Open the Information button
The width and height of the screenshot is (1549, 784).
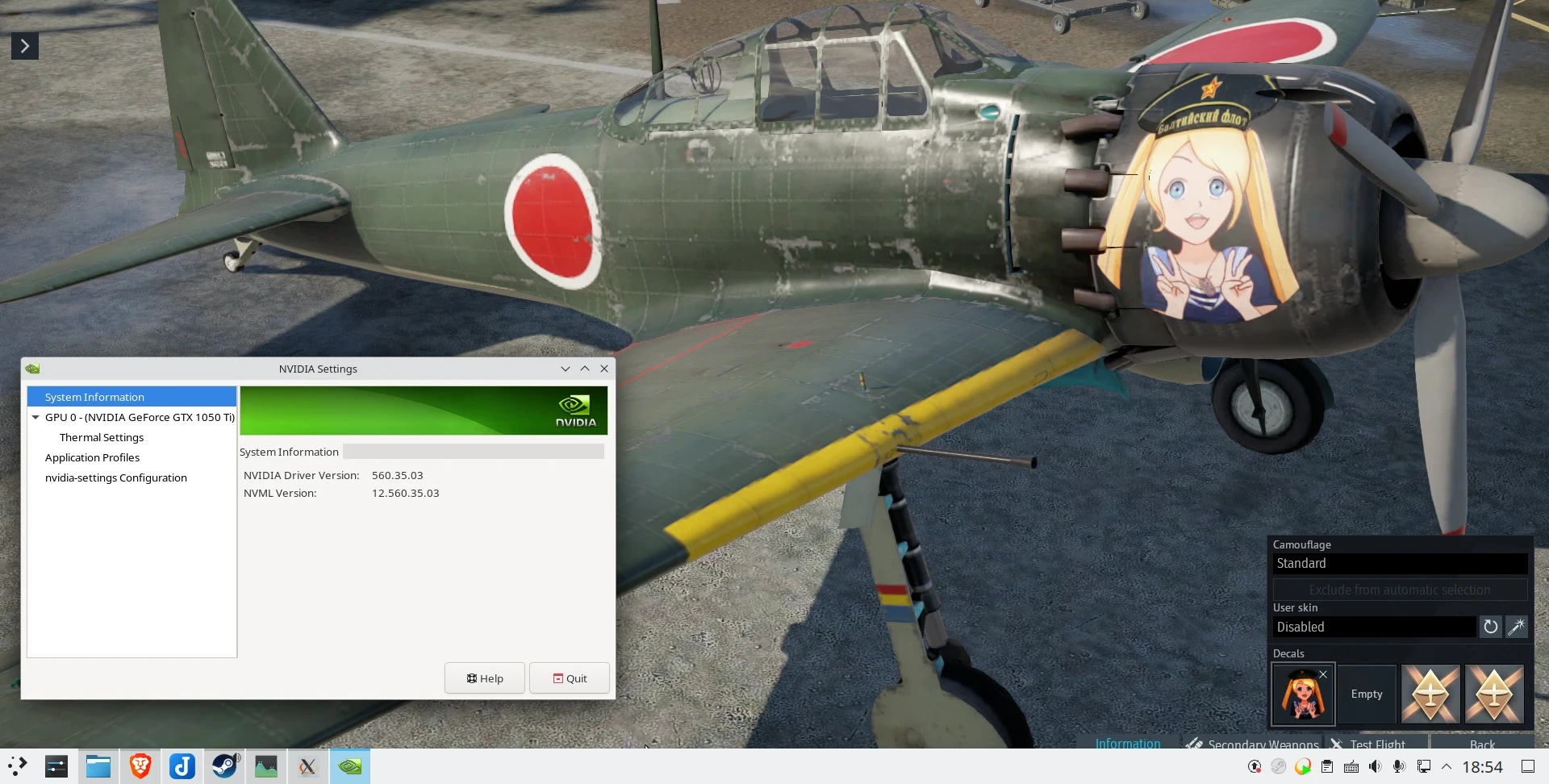coord(1128,743)
